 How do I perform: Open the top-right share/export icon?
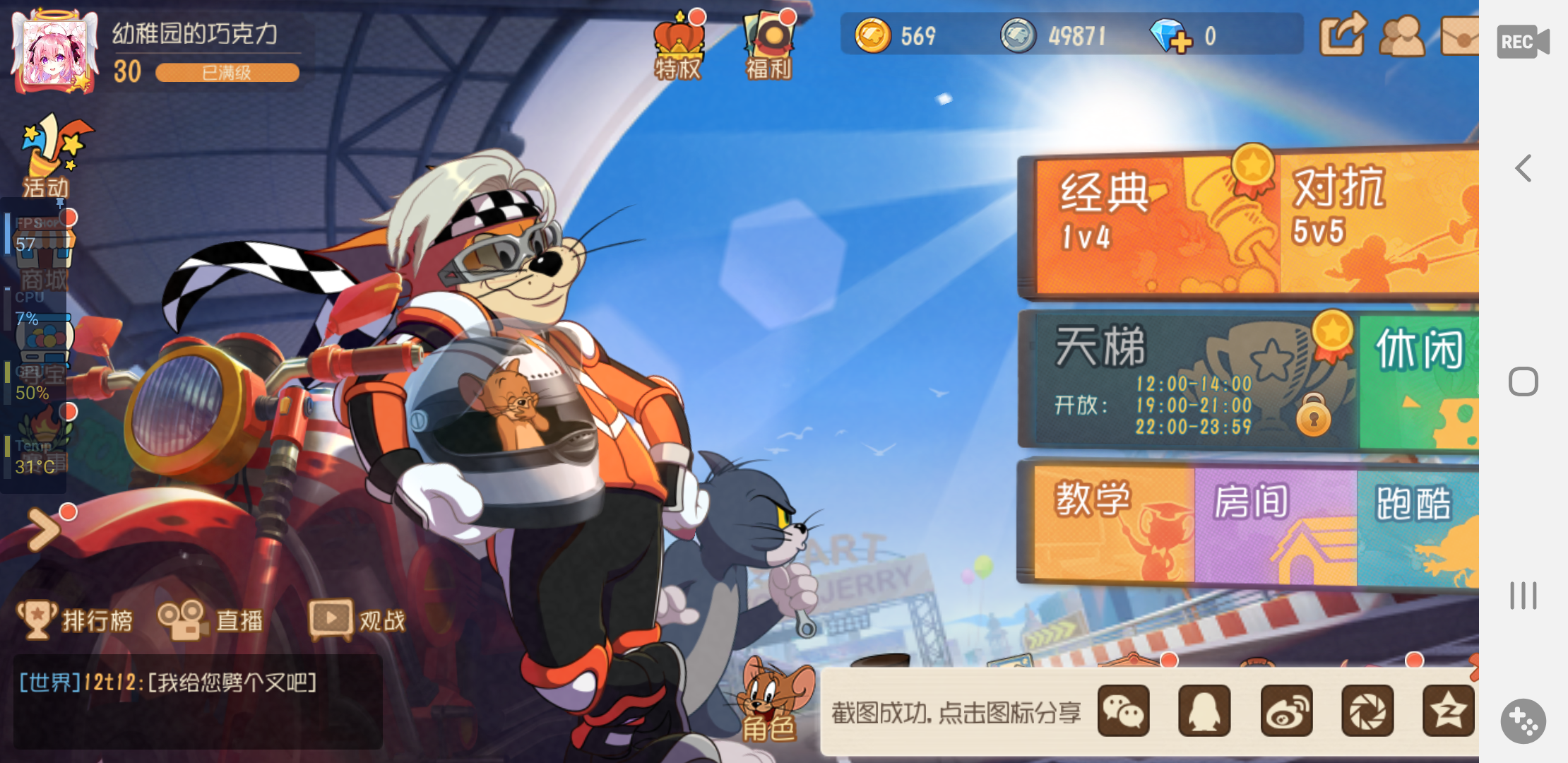(1344, 34)
